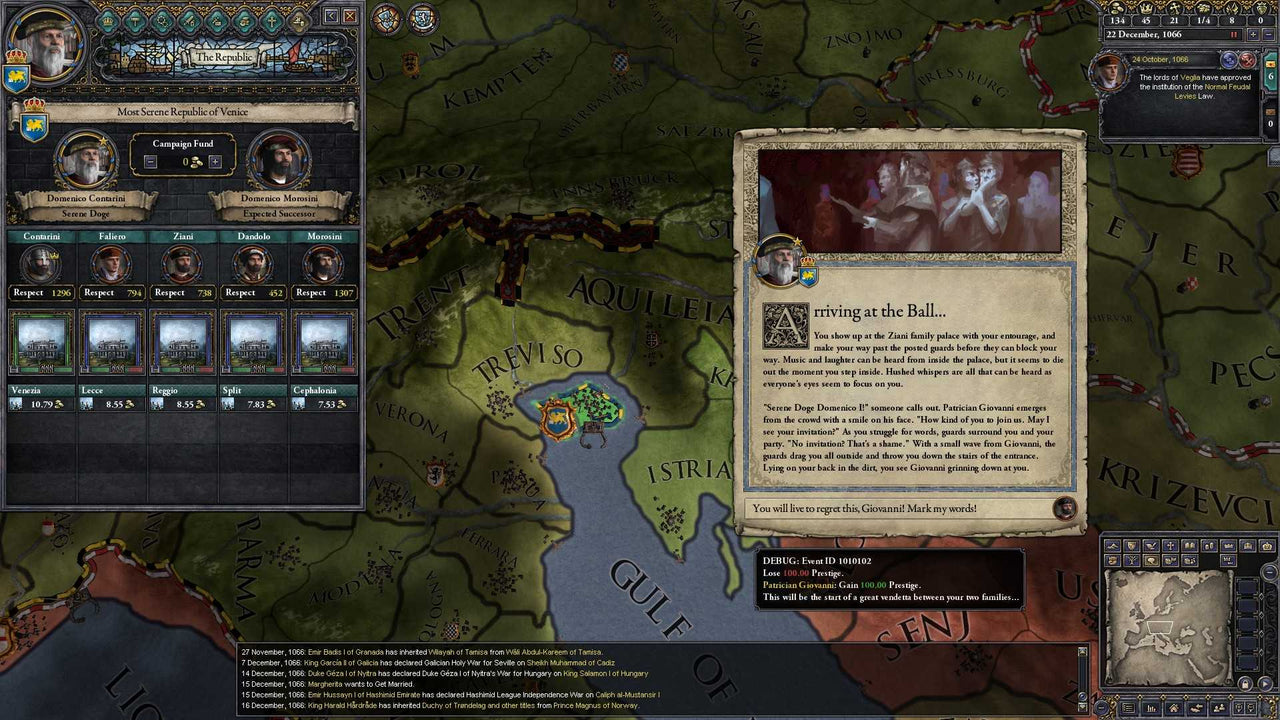
Task: Click the piety icon in the top resource bar
Action: point(1175,8)
